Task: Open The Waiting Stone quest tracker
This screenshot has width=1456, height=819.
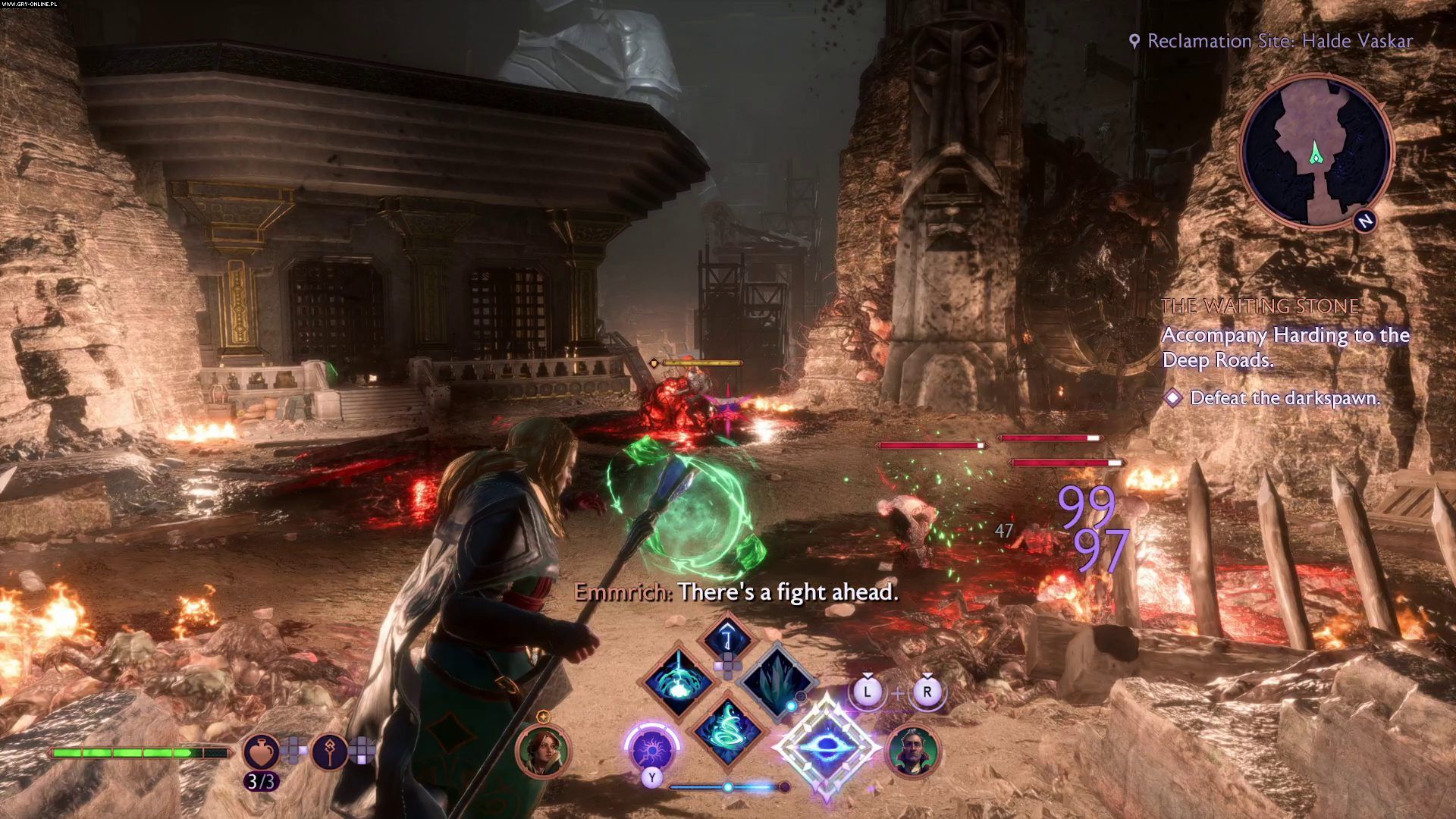Action: coord(1260,306)
